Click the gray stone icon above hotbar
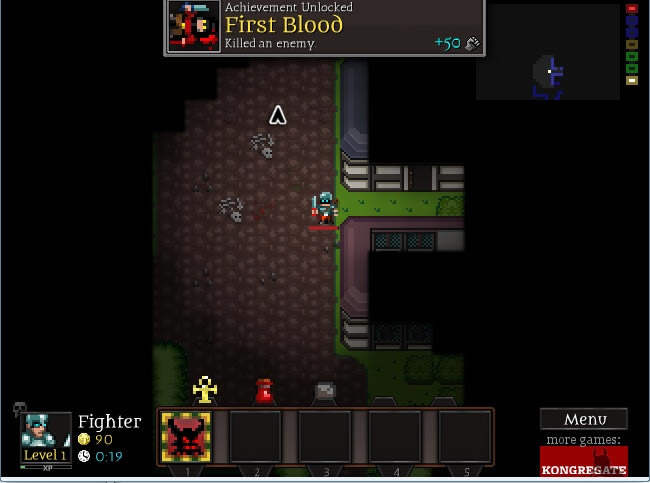This screenshot has width=650, height=483. click(x=325, y=391)
